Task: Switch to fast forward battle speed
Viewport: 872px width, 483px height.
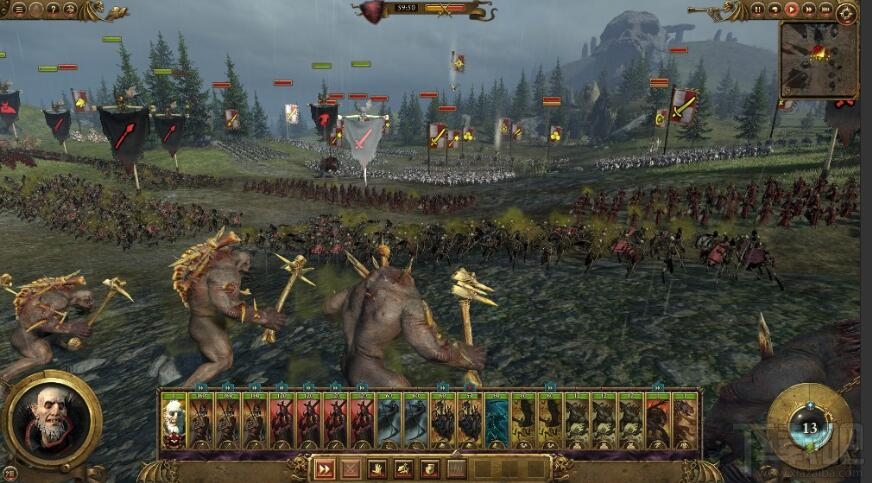Action: click(807, 10)
